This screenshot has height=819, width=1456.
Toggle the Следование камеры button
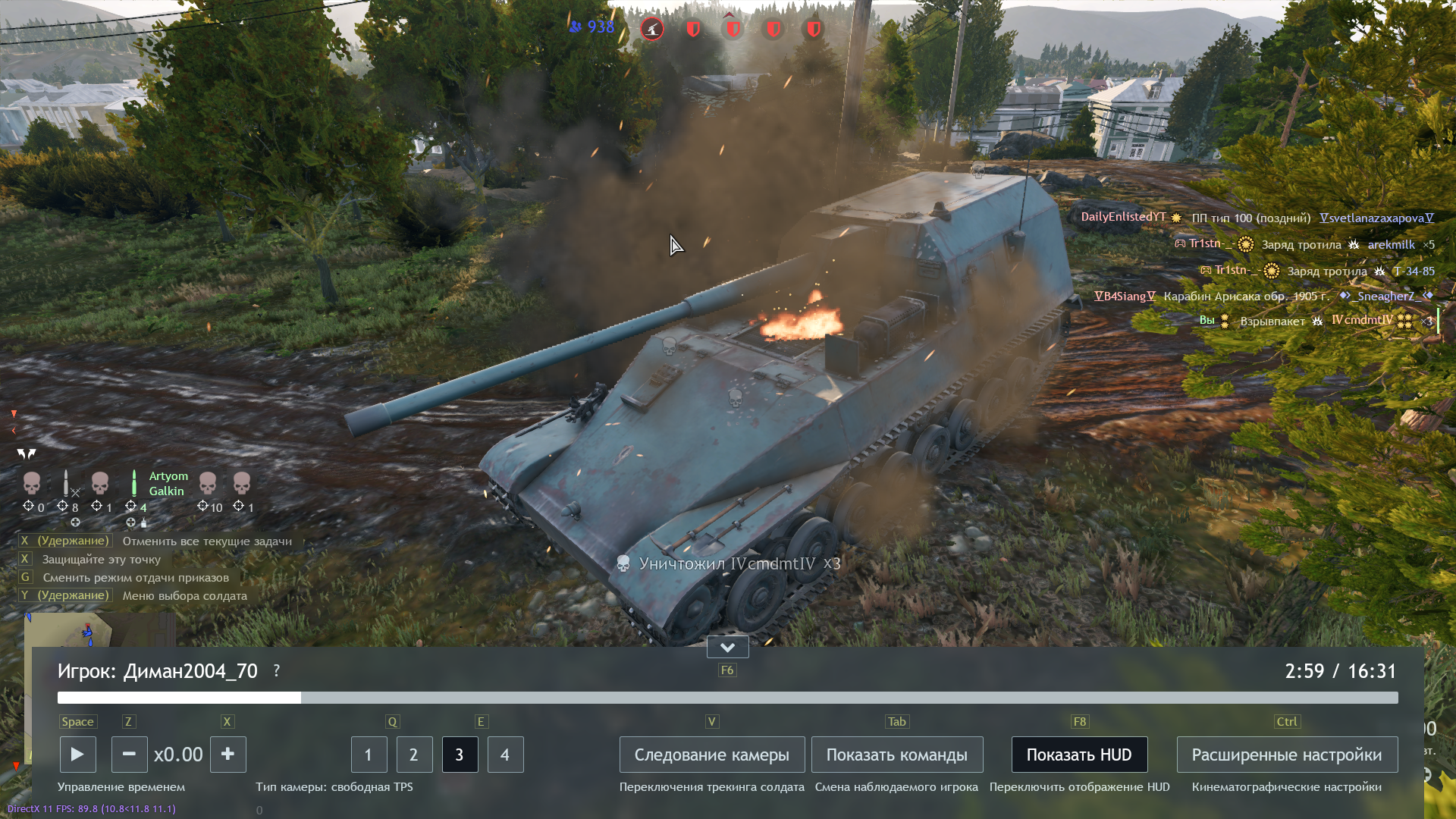point(711,755)
